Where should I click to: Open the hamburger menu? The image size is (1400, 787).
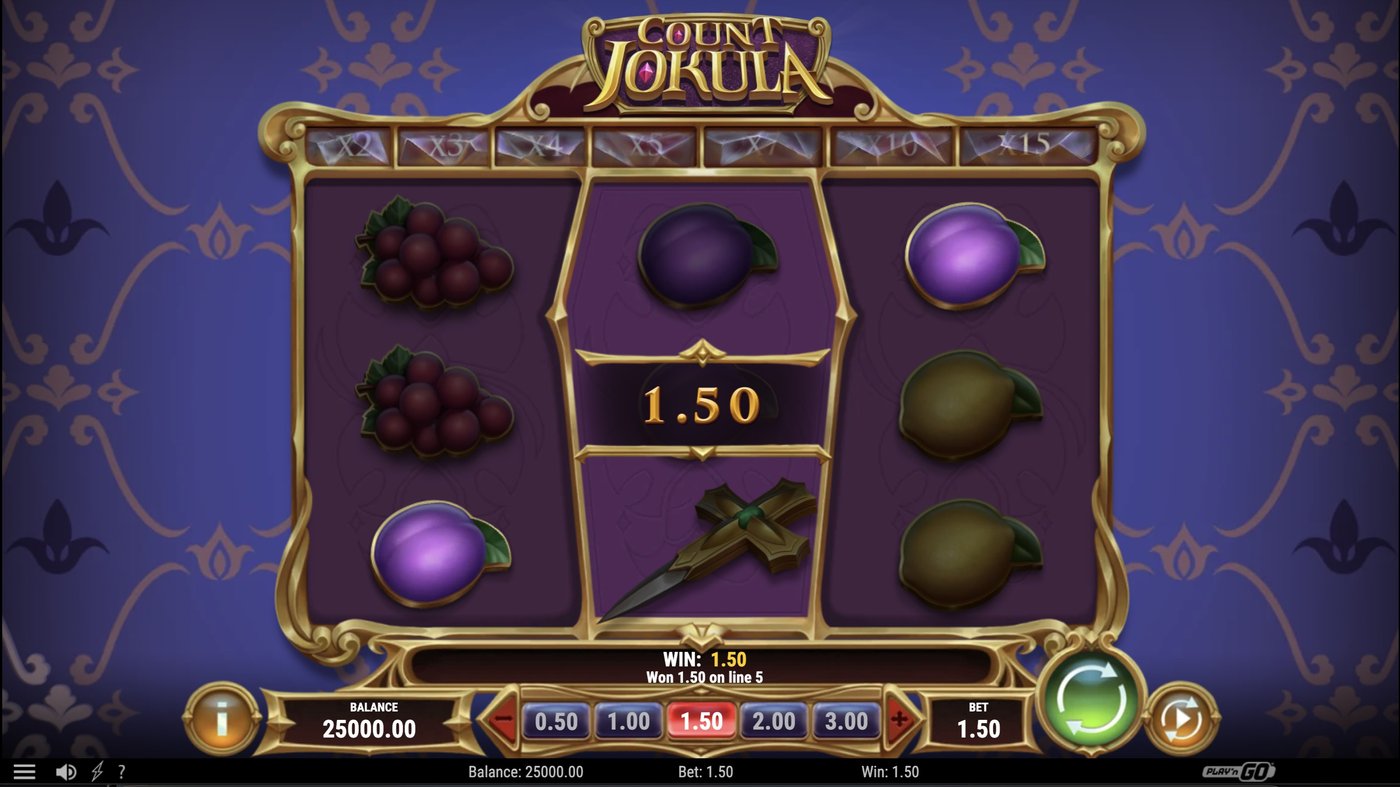coord(25,771)
